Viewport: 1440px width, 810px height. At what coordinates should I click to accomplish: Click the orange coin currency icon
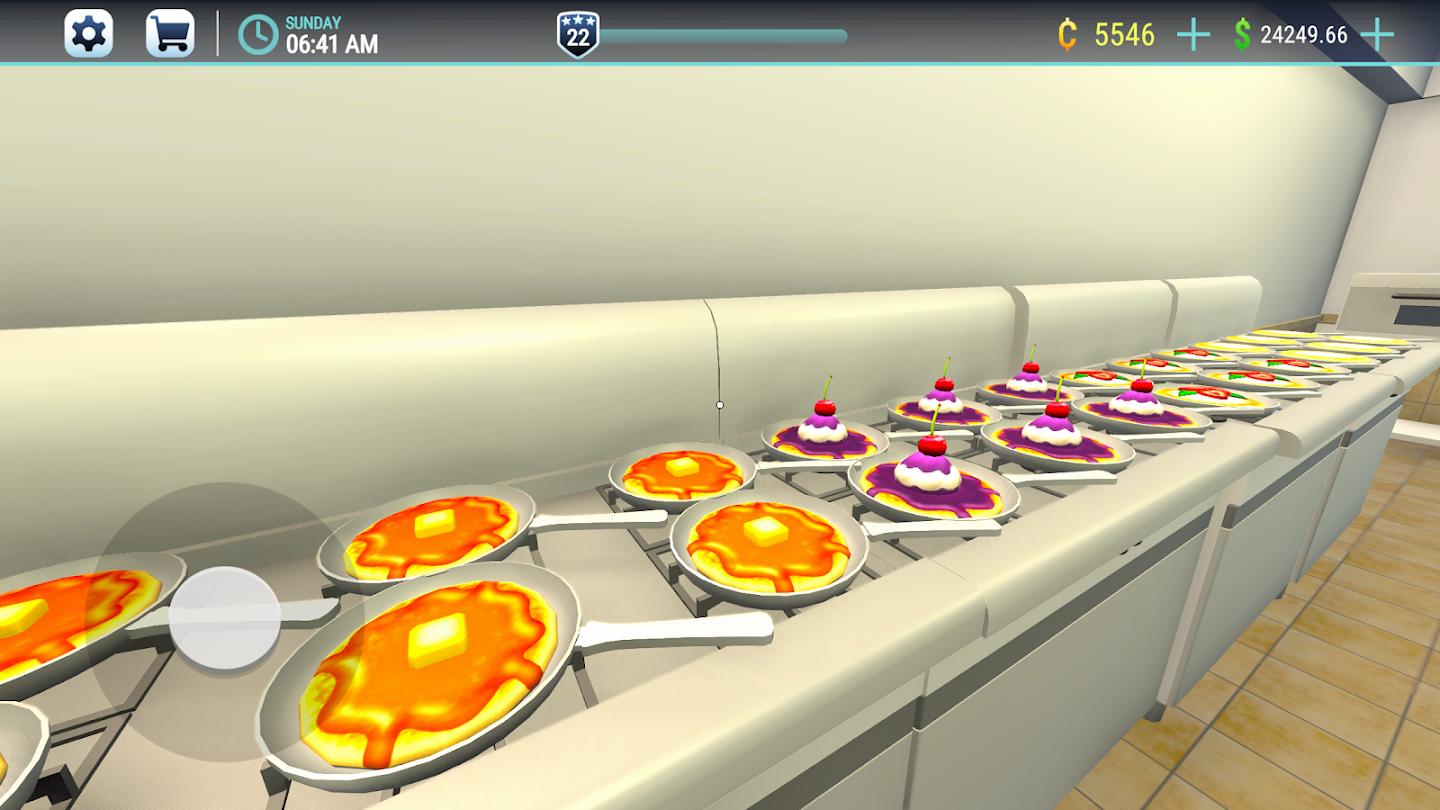point(1068,35)
